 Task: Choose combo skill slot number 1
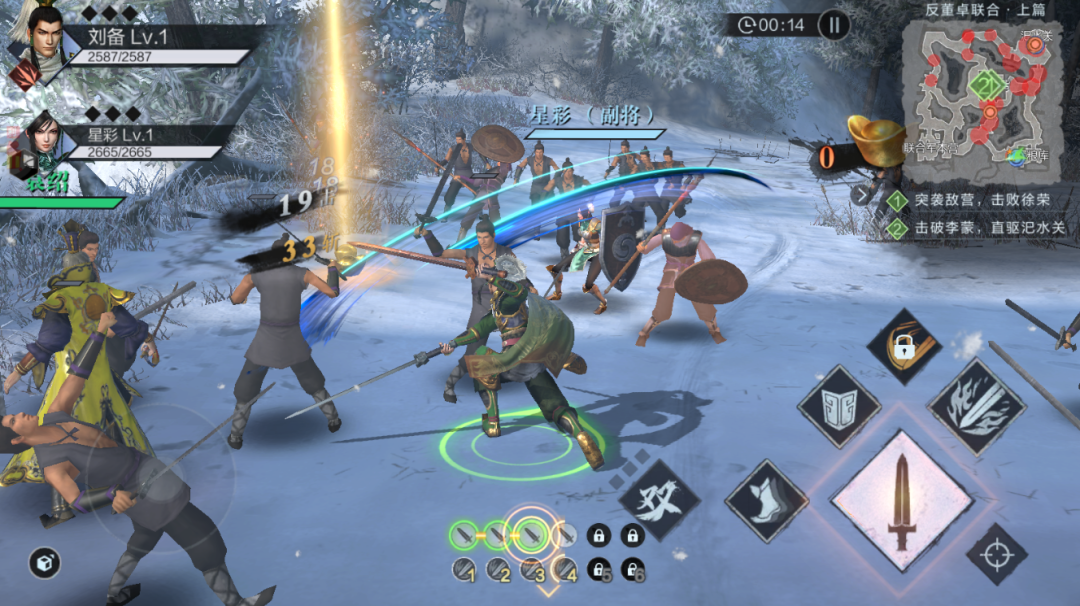(x=464, y=570)
